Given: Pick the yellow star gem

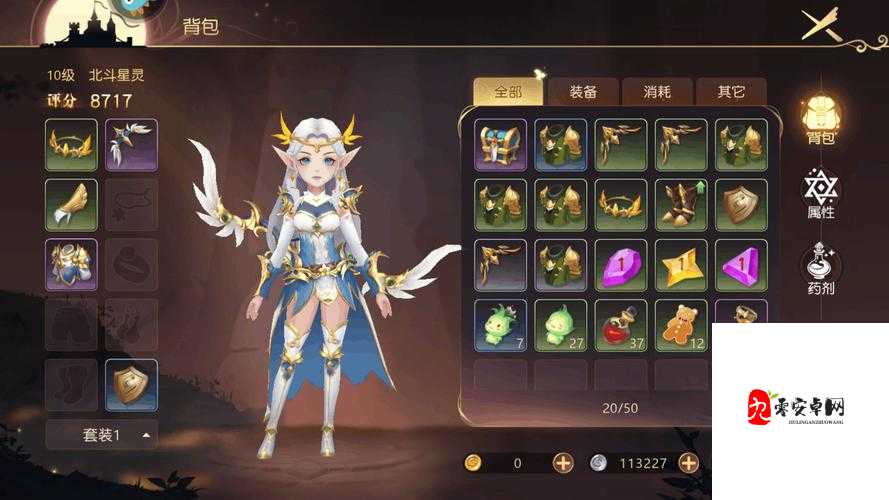Looking at the screenshot, I should coord(680,265).
